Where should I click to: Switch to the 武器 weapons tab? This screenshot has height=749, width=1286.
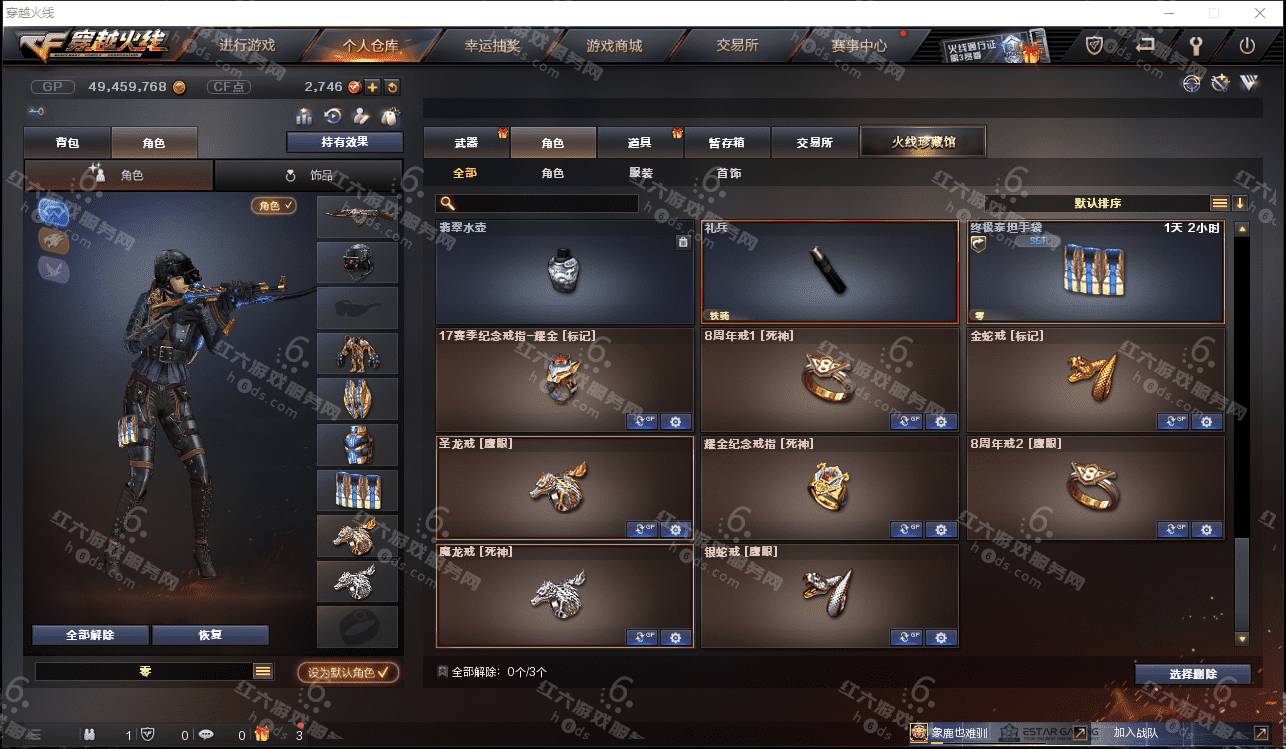coord(466,143)
